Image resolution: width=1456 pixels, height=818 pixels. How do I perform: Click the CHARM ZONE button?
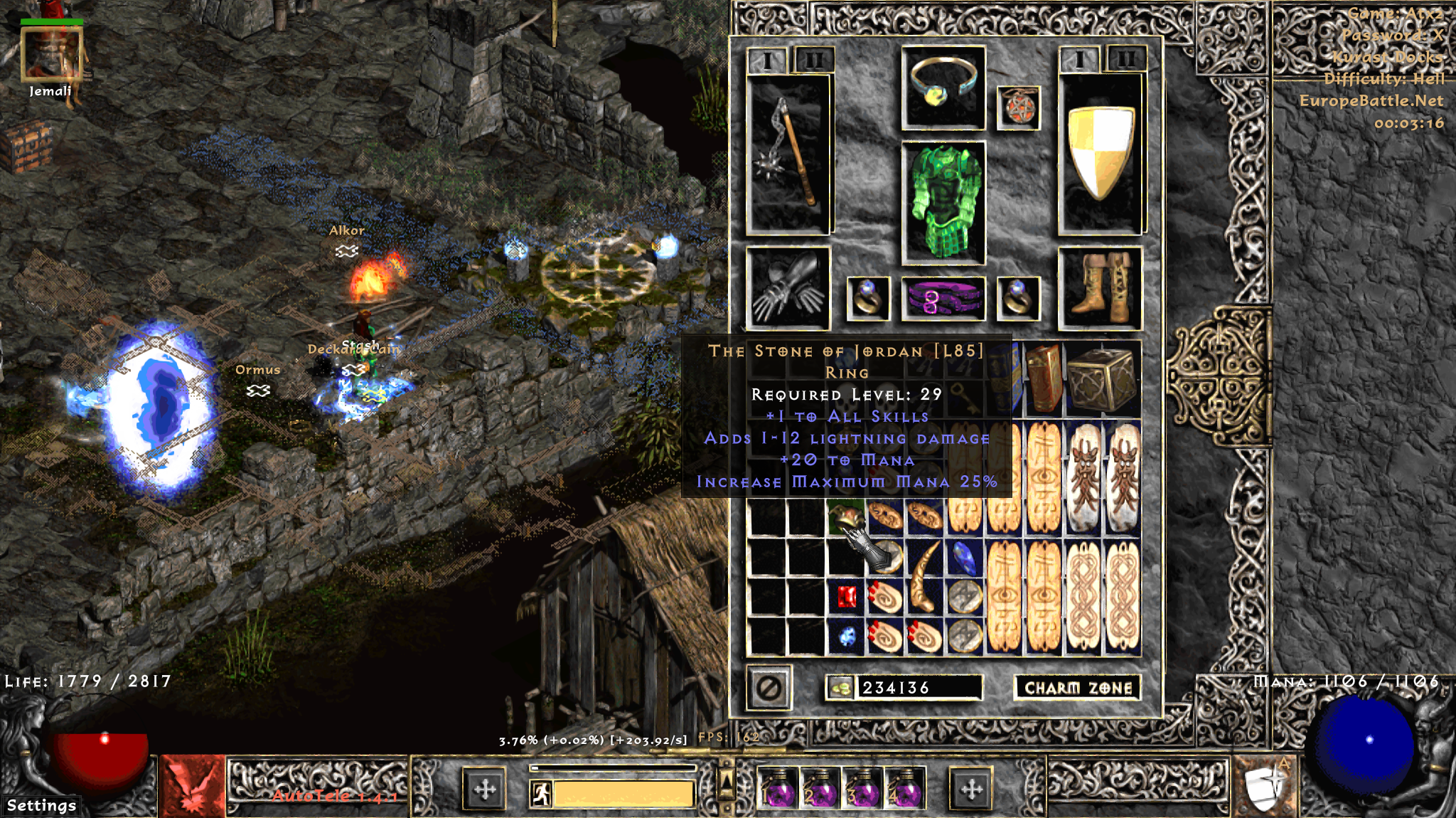[x=1077, y=688]
